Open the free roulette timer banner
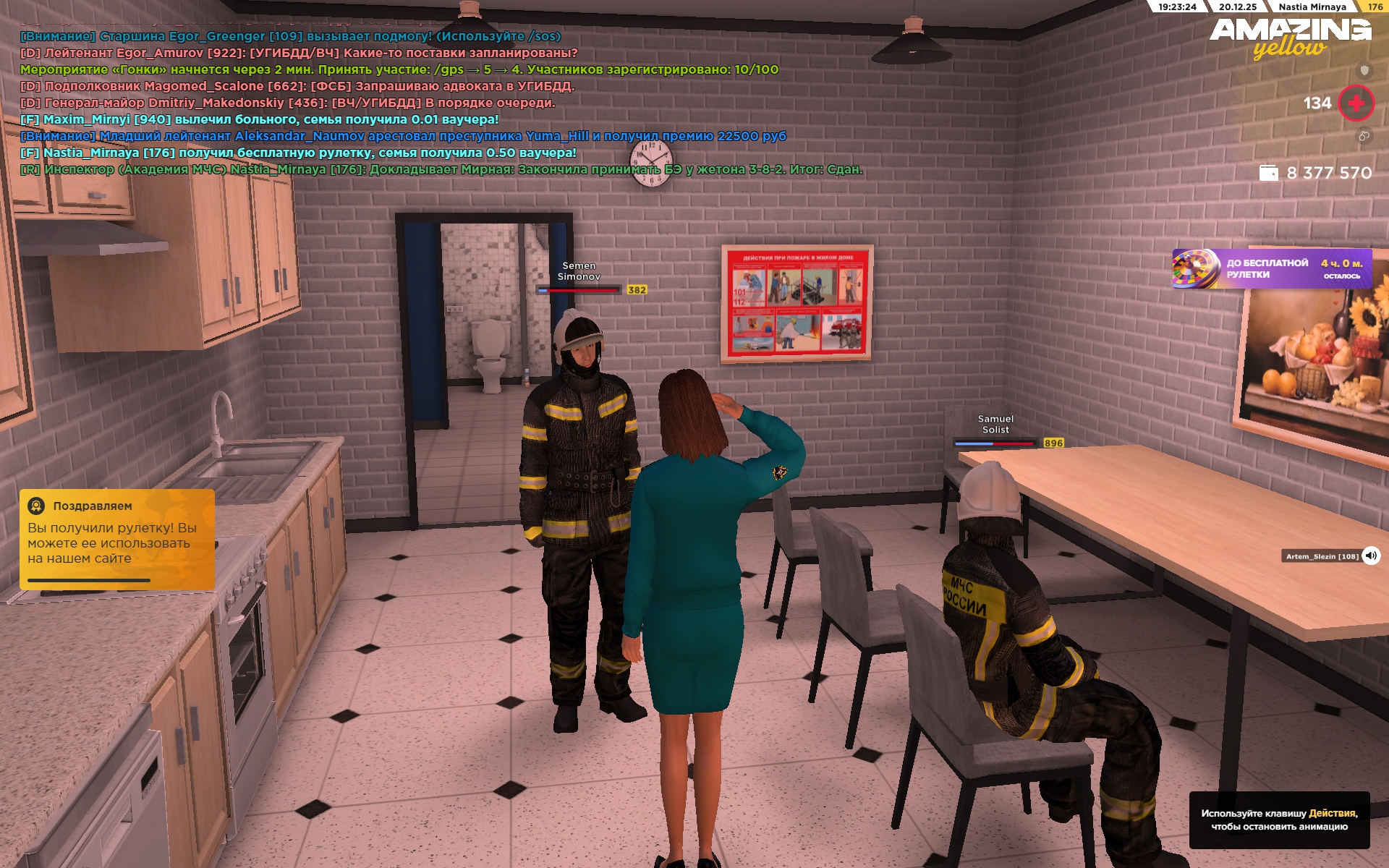1389x868 pixels. tap(1271, 268)
